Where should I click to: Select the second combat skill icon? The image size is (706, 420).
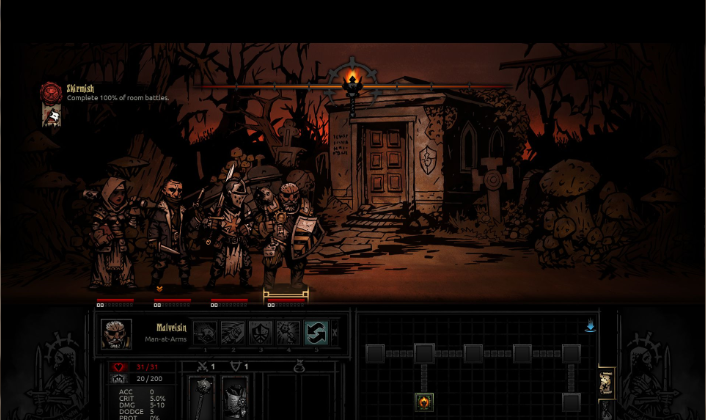[x=233, y=334]
